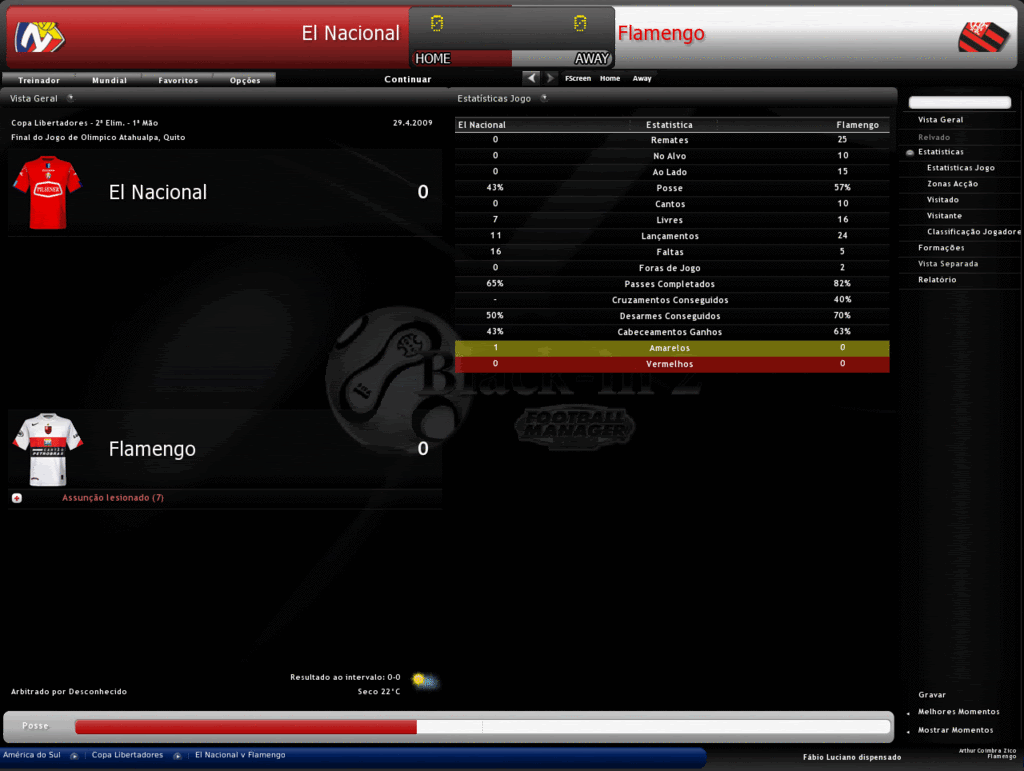Open the match Relatório

[937, 280]
